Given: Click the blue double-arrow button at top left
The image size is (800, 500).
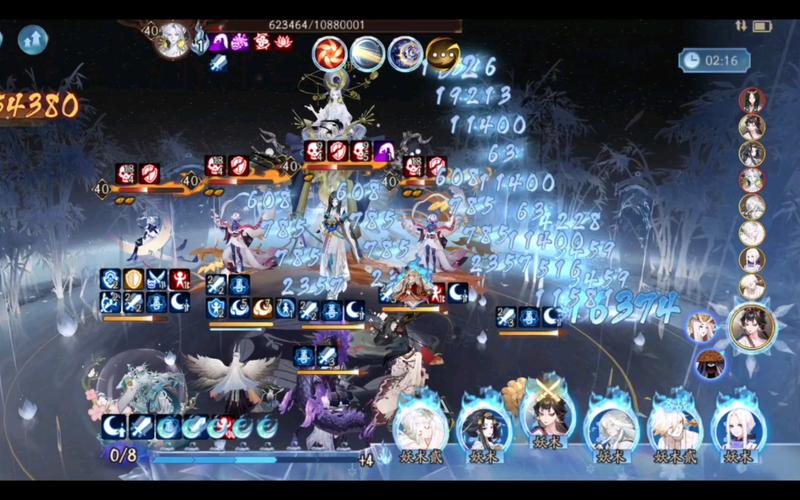Looking at the screenshot, I should pos(33,39).
